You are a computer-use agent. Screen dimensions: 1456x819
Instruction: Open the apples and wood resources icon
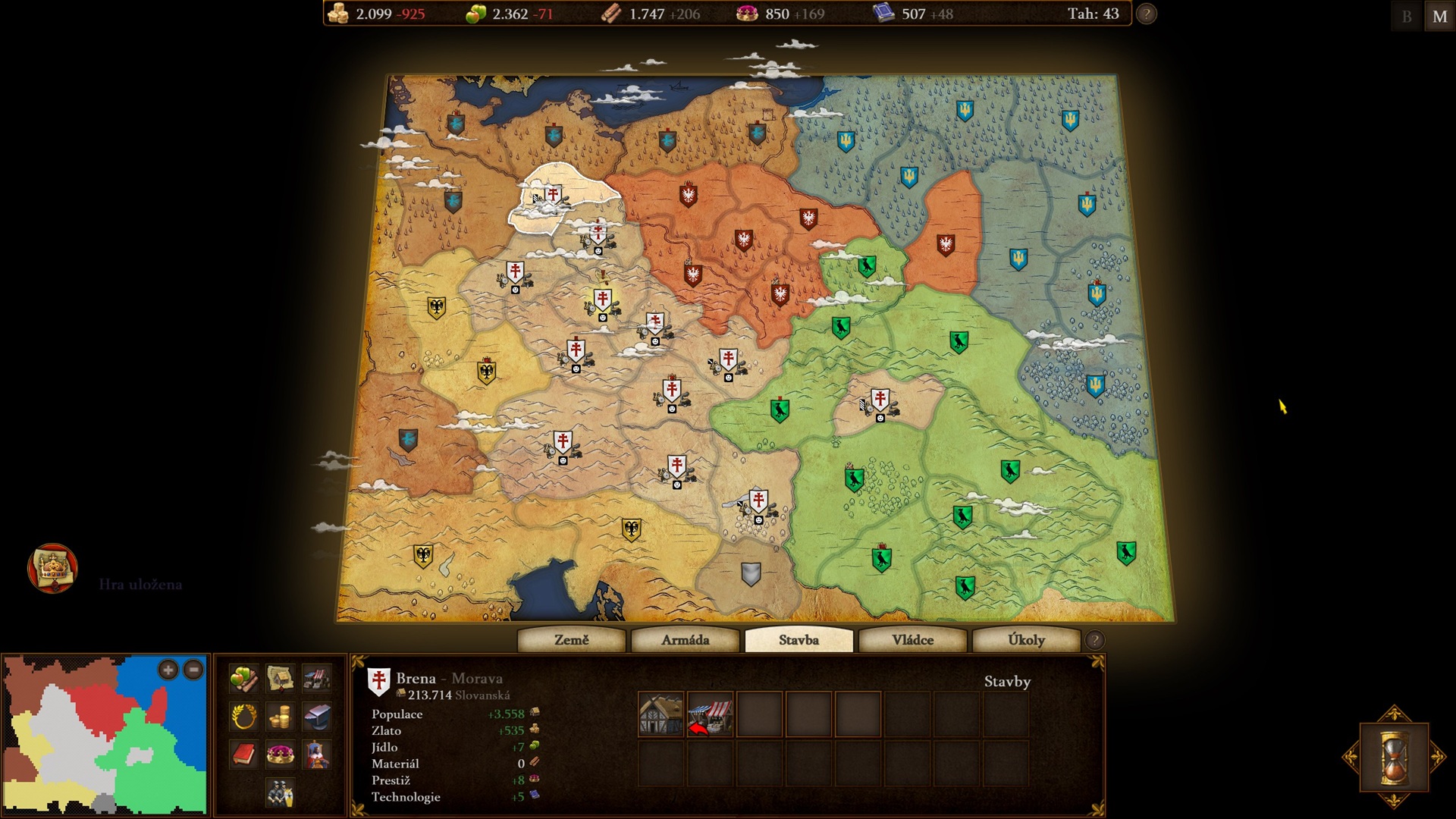point(243,679)
